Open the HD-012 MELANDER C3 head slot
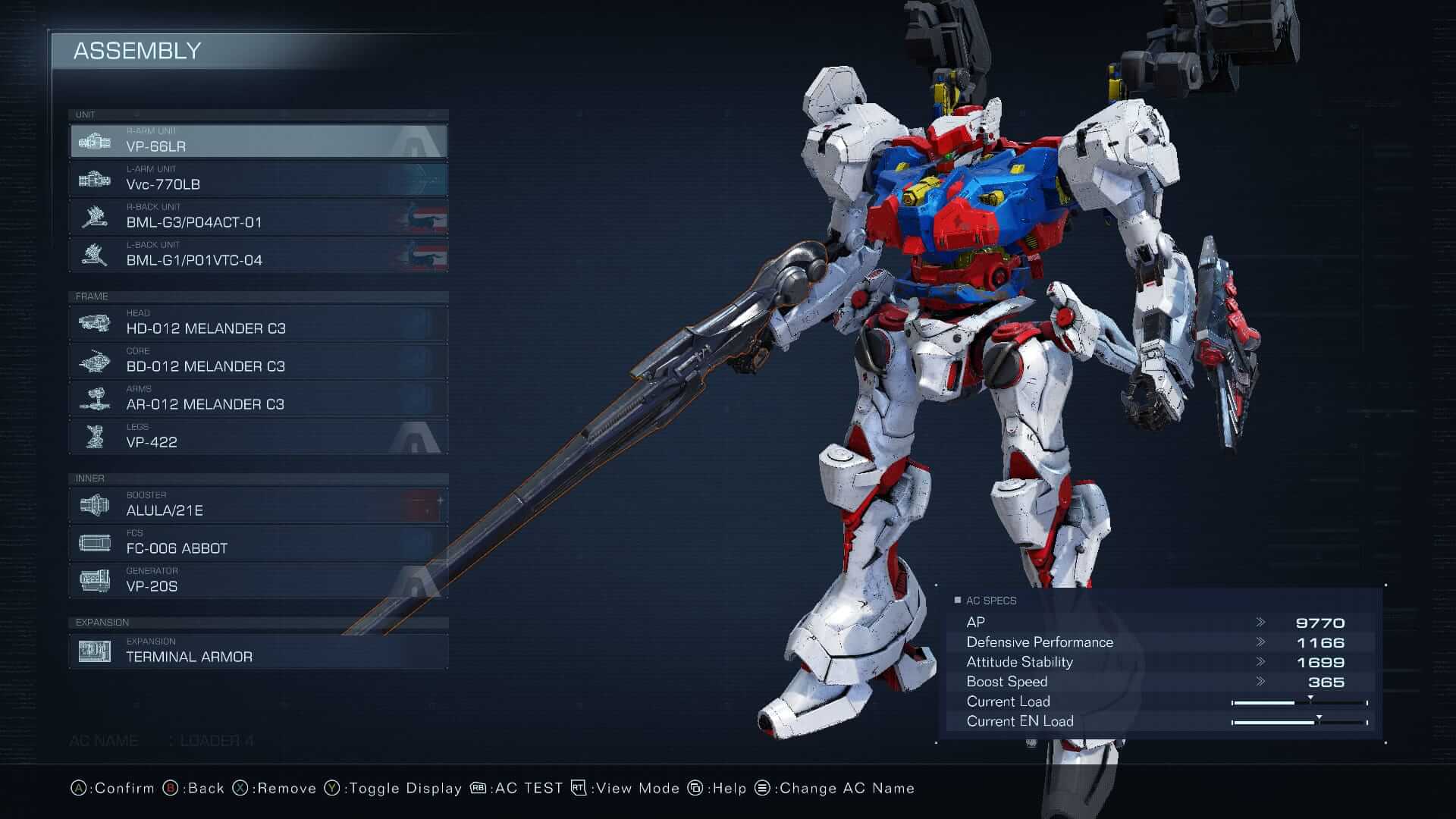1456x819 pixels. pos(258,324)
